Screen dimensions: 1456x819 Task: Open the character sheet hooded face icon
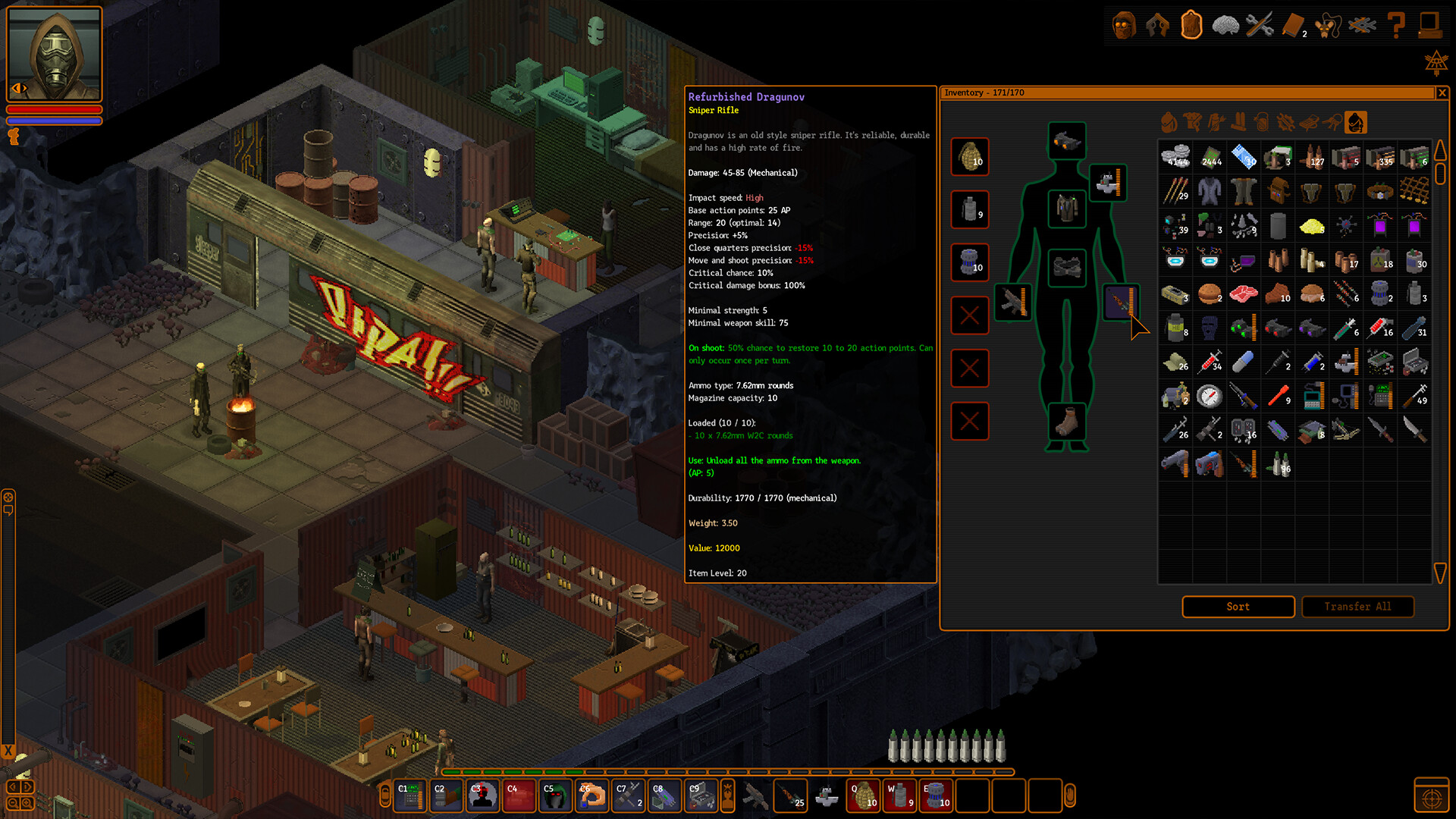tap(1124, 26)
